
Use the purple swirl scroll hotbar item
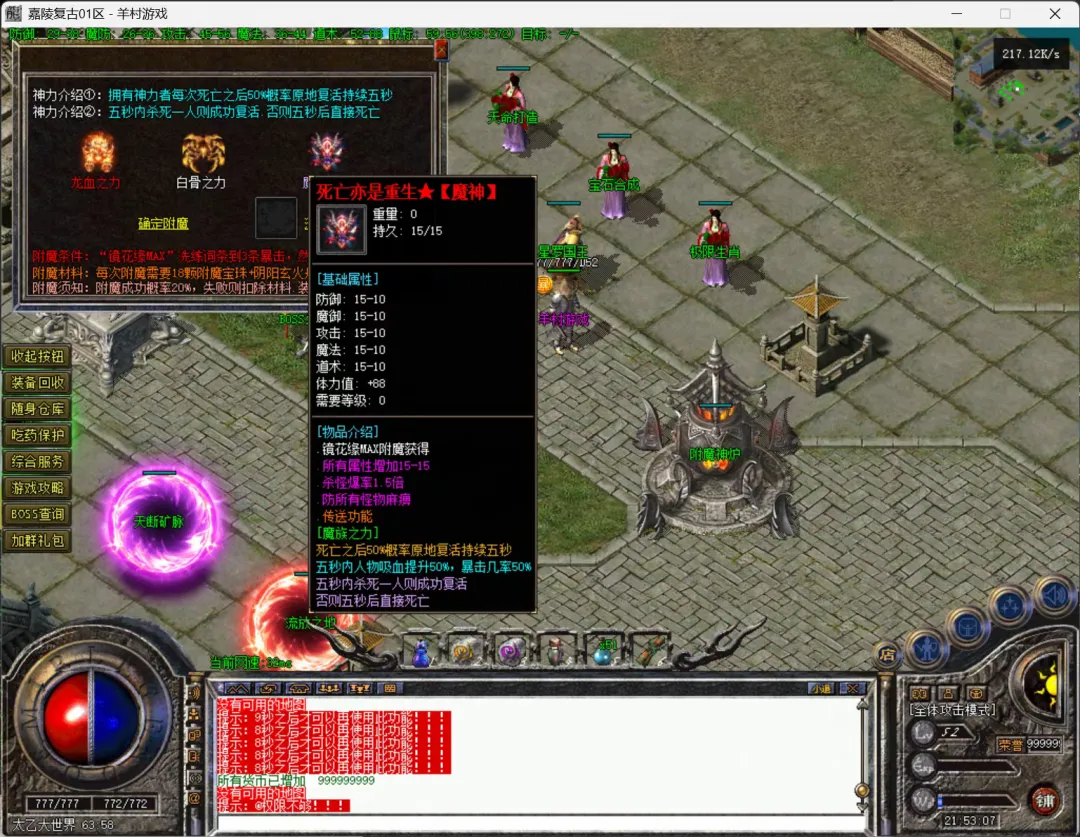[x=510, y=652]
